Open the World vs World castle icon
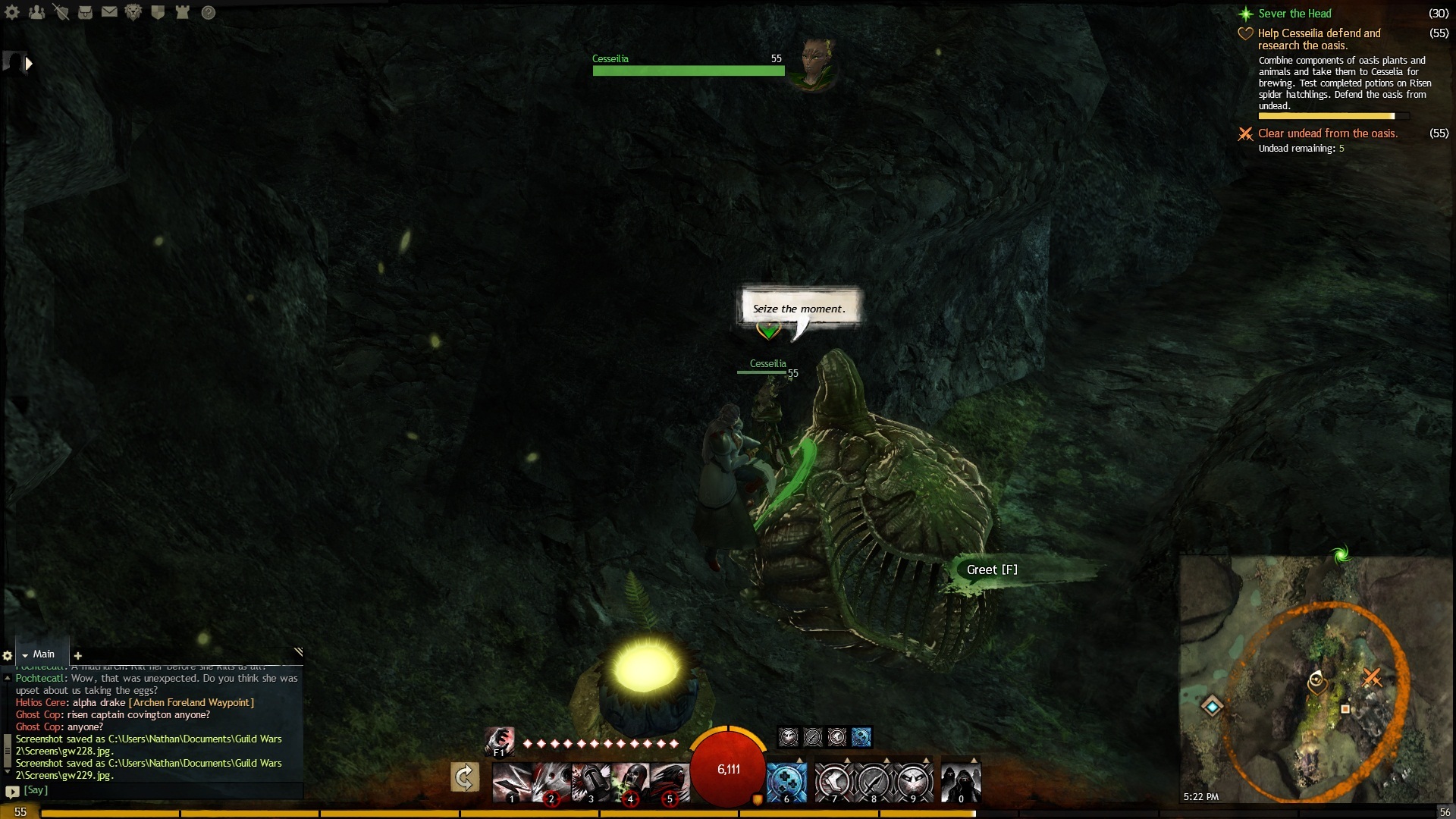1456x819 pixels. pos(182,12)
